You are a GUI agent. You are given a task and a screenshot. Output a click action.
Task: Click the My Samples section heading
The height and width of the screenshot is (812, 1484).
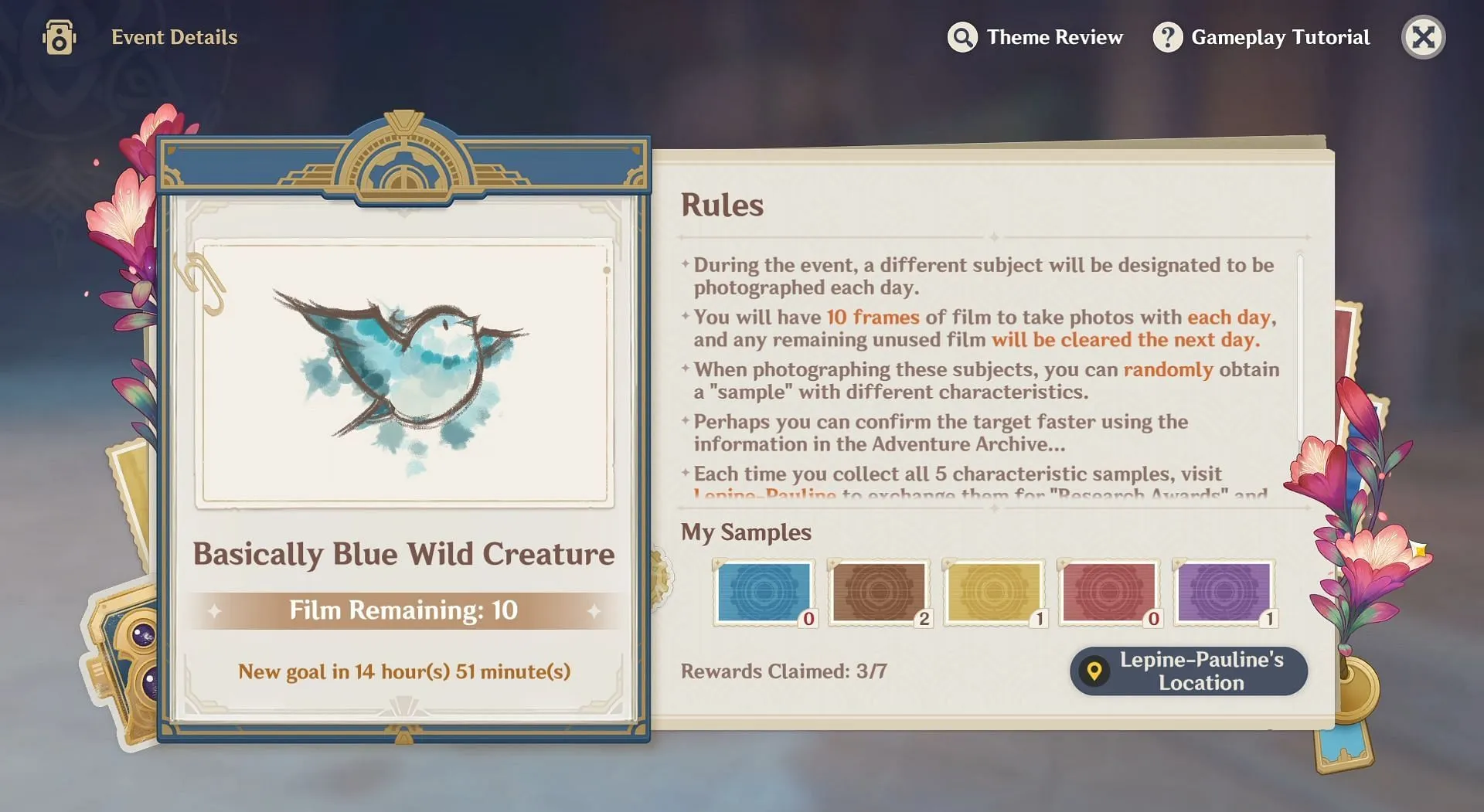tap(744, 532)
